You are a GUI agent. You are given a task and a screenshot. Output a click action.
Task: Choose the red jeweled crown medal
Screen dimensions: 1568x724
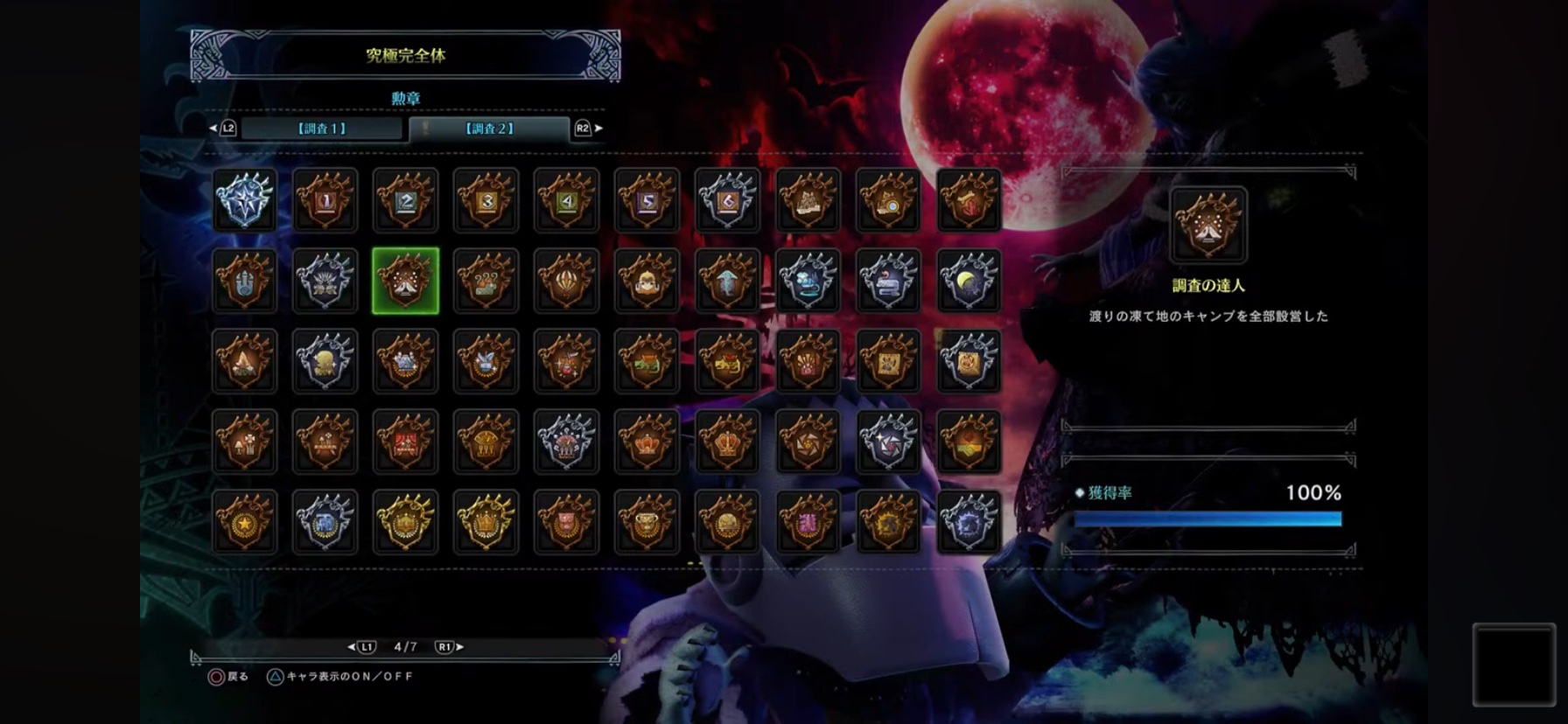(647, 442)
